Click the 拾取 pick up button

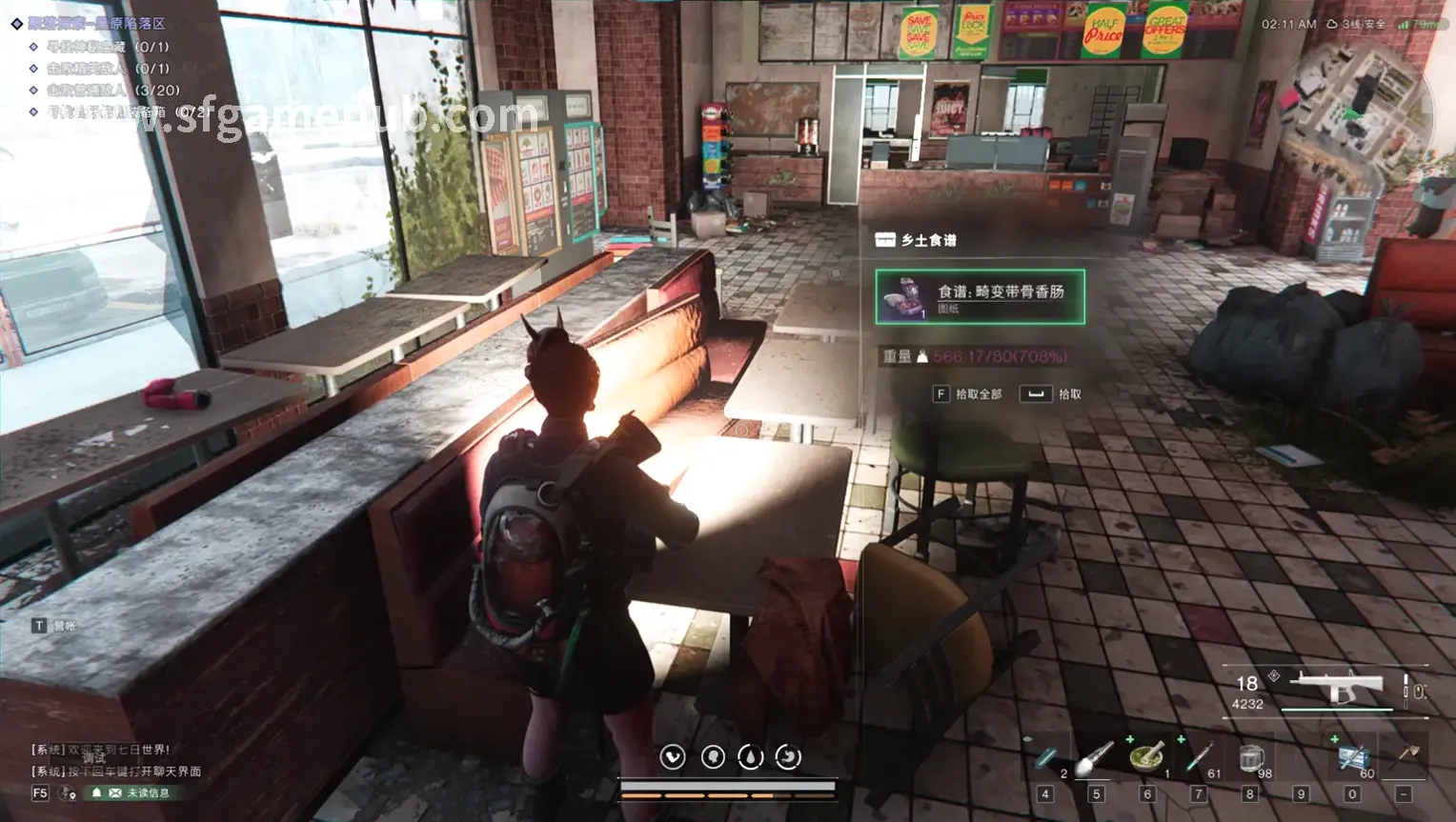tap(1051, 393)
